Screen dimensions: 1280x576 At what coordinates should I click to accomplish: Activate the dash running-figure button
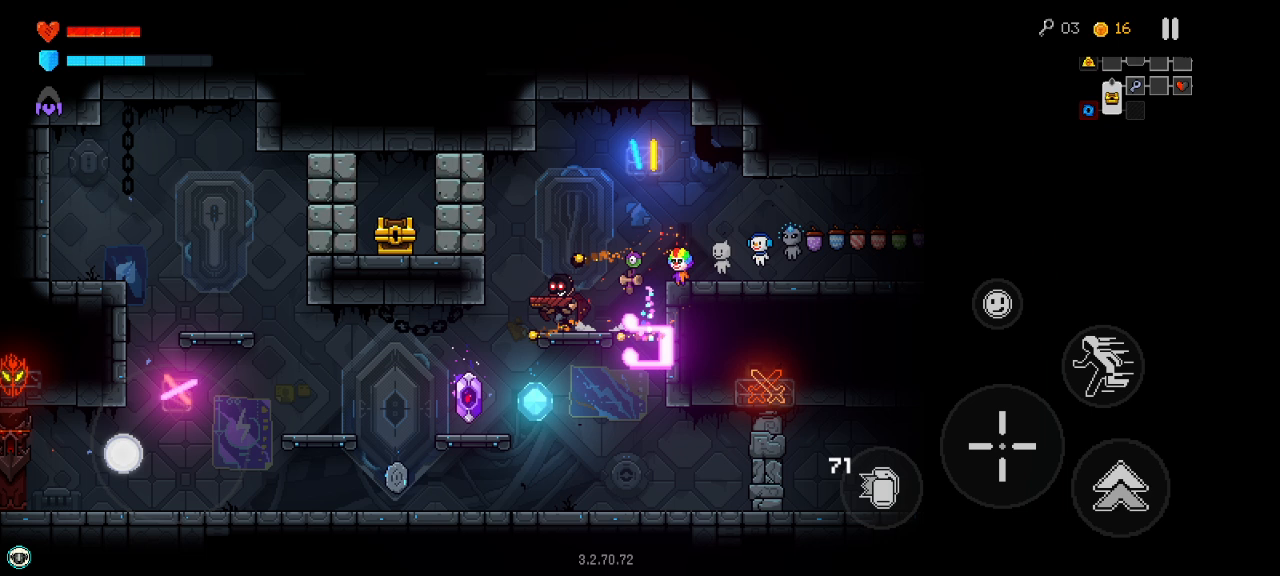click(1102, 366)
